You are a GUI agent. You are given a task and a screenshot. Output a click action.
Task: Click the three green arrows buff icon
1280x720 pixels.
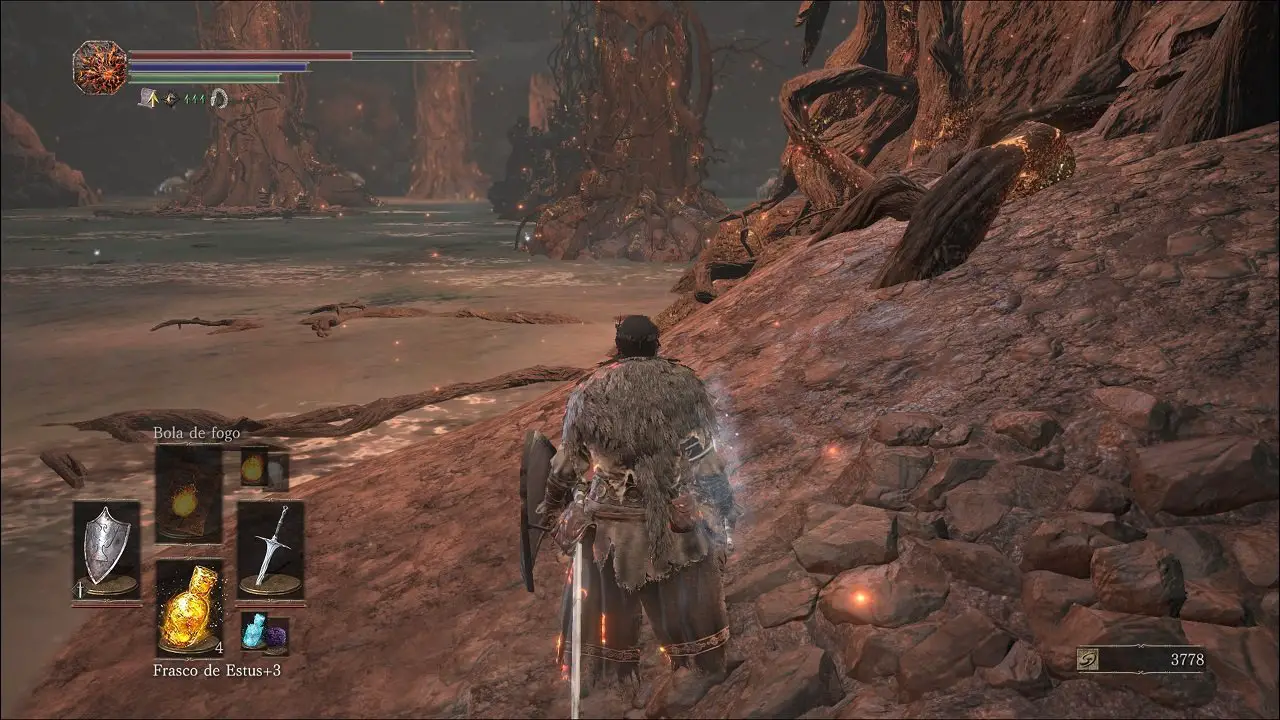coord(194,98)
